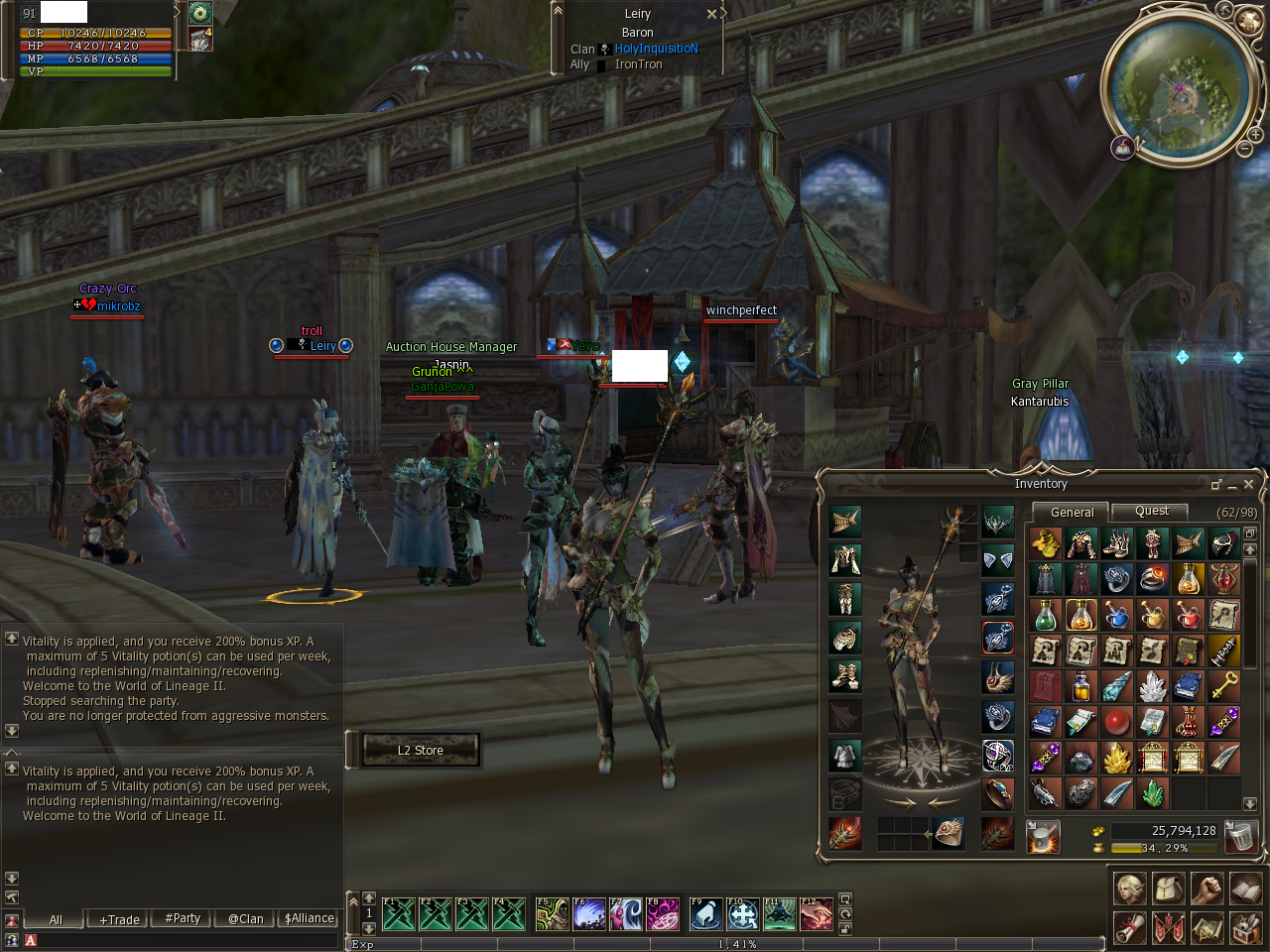Show the @Clan chat tab

[x=245, y=919]
